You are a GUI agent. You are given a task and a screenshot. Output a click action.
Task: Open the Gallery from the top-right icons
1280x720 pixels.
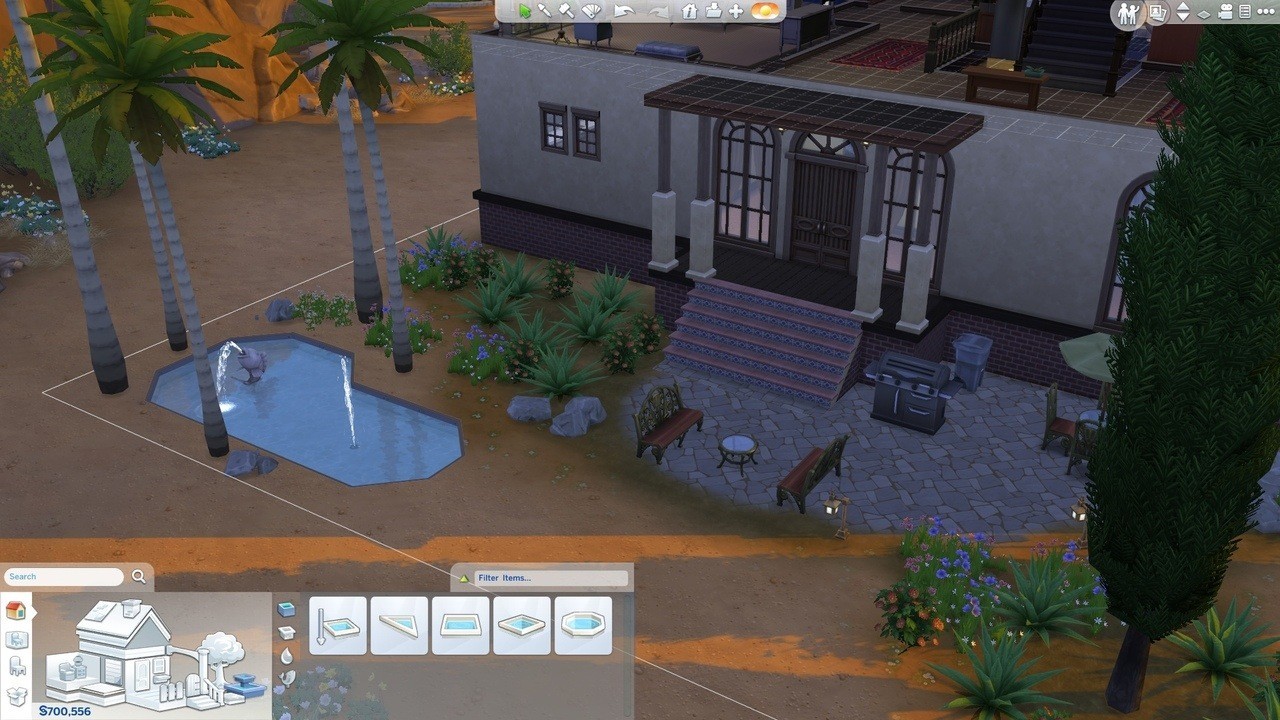pyautogui.click(x=1156, y=12)
